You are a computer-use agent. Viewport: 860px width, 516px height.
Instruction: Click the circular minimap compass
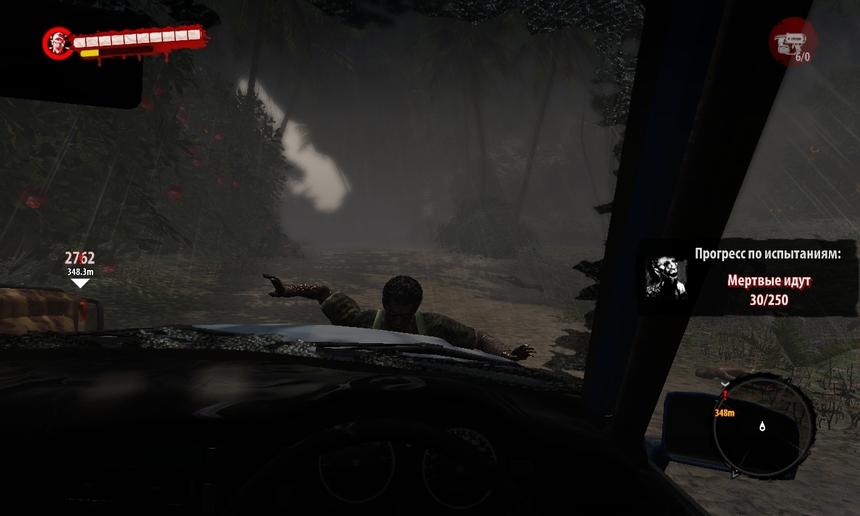764,424
